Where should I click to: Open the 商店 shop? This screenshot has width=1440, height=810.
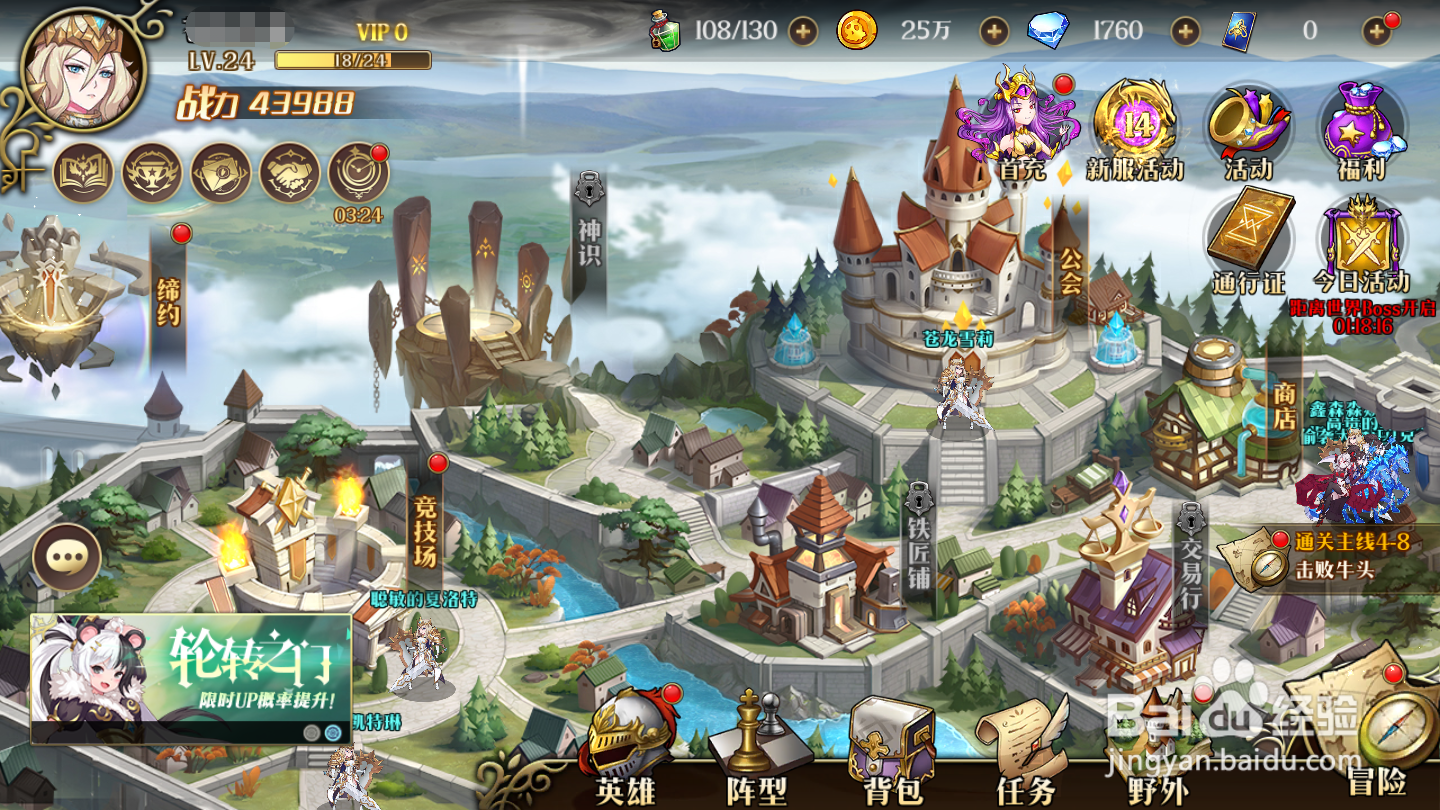click(1284, 405)
